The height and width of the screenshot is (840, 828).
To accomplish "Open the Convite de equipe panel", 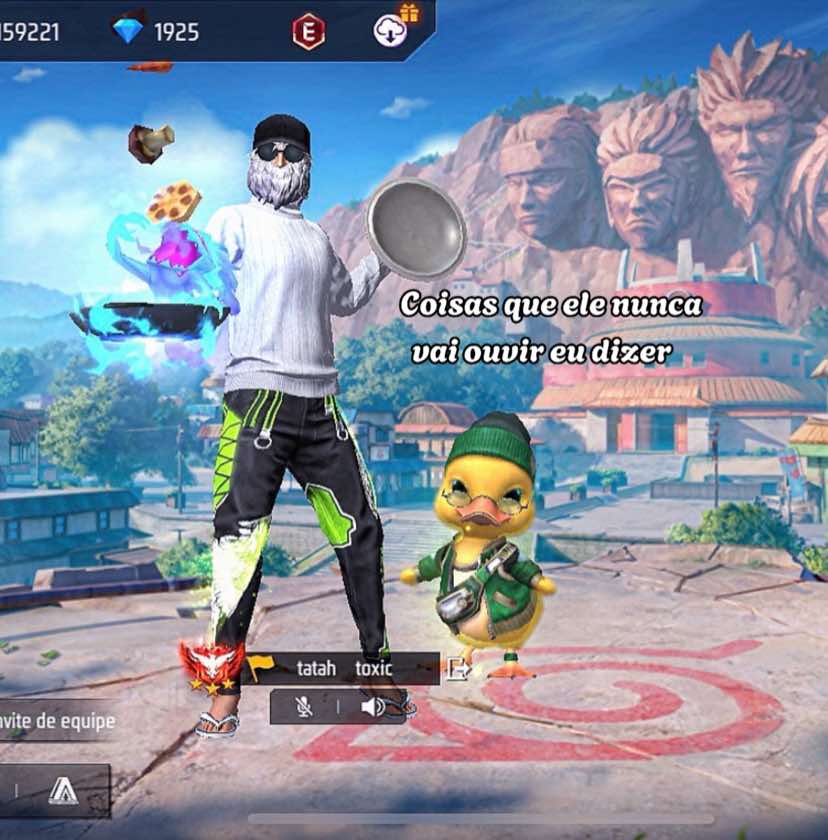I will click(x=58, y=721).
